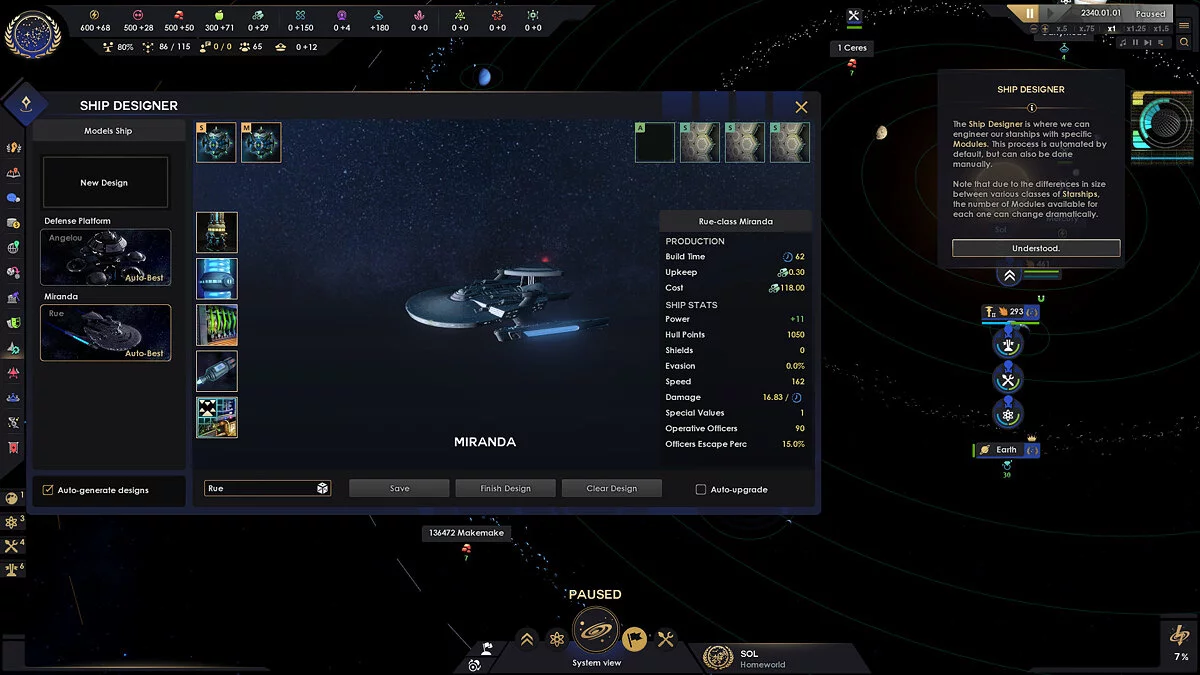Open the empty A module slot
The width and height of the screenshot is (1200, 675).
(655, 142)
